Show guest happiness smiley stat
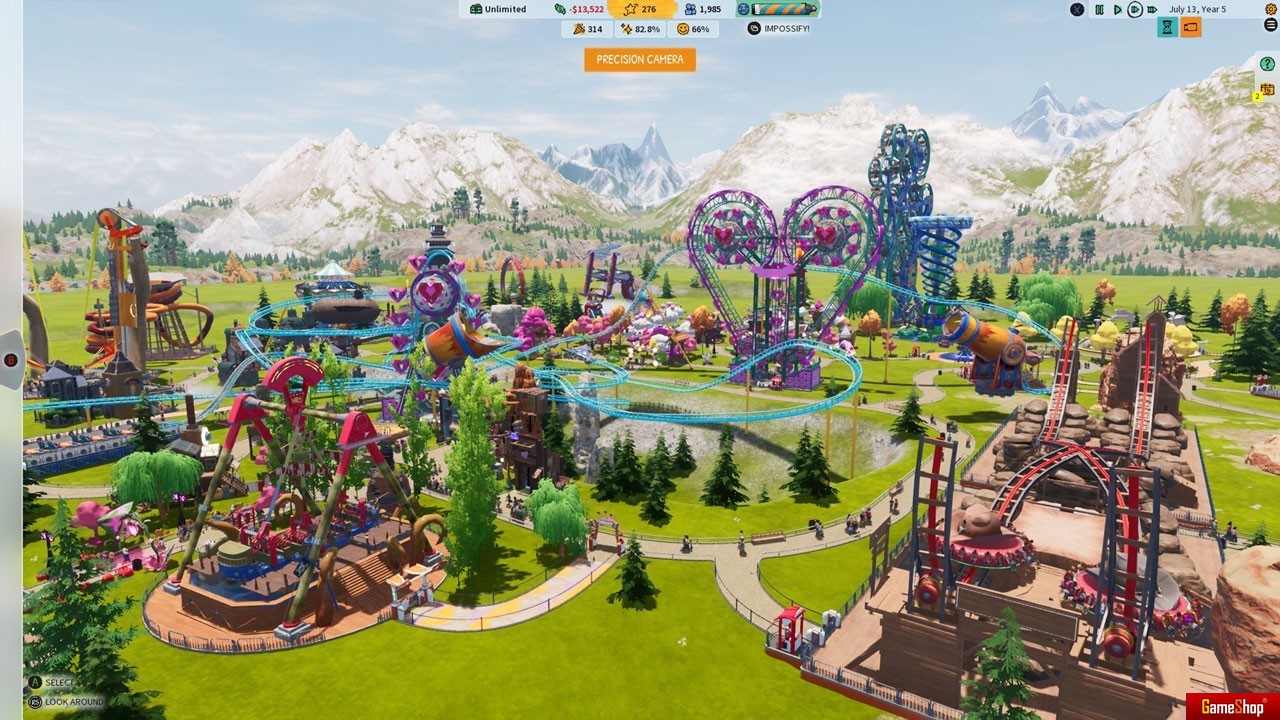Viewport: 1280px width, 720px height. [693, 29]
